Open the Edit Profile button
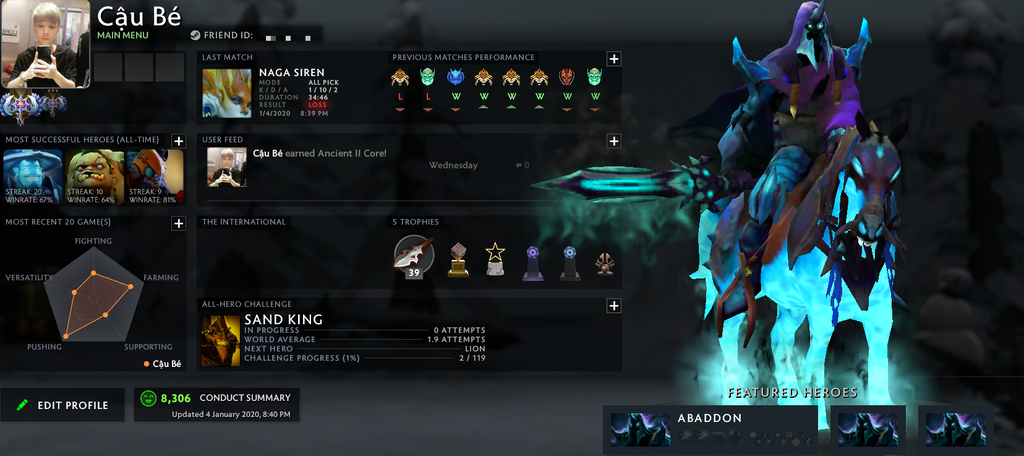1024x456 pixels. tap(63, 405)
